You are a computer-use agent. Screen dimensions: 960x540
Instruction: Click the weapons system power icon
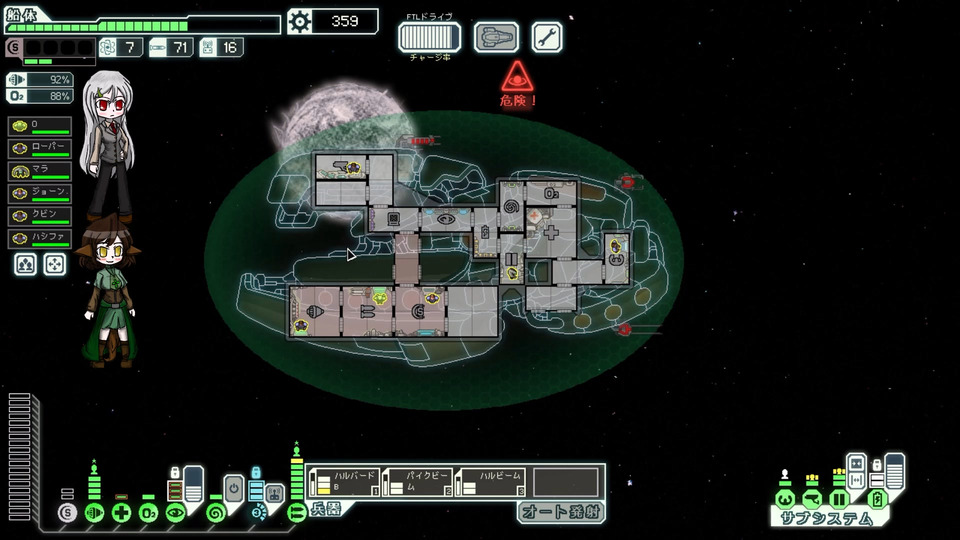click(296, 513)
